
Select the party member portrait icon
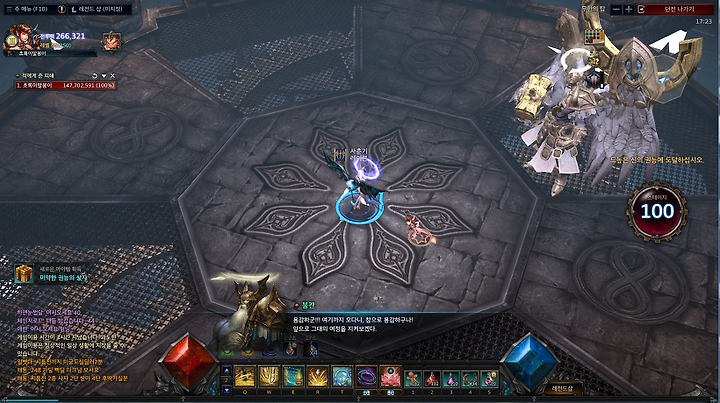[111, 41]
